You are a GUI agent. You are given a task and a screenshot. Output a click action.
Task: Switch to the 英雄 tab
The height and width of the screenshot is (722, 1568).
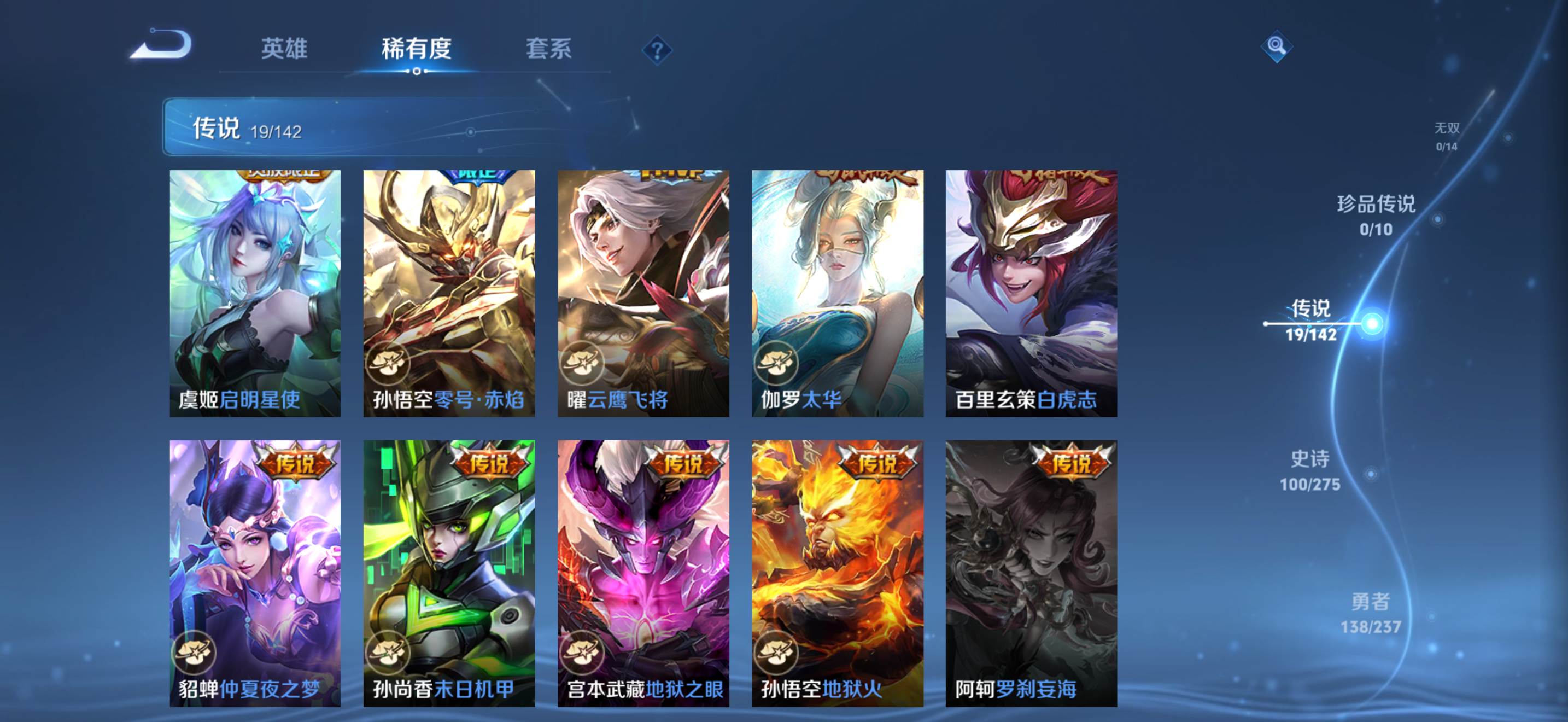286,49
